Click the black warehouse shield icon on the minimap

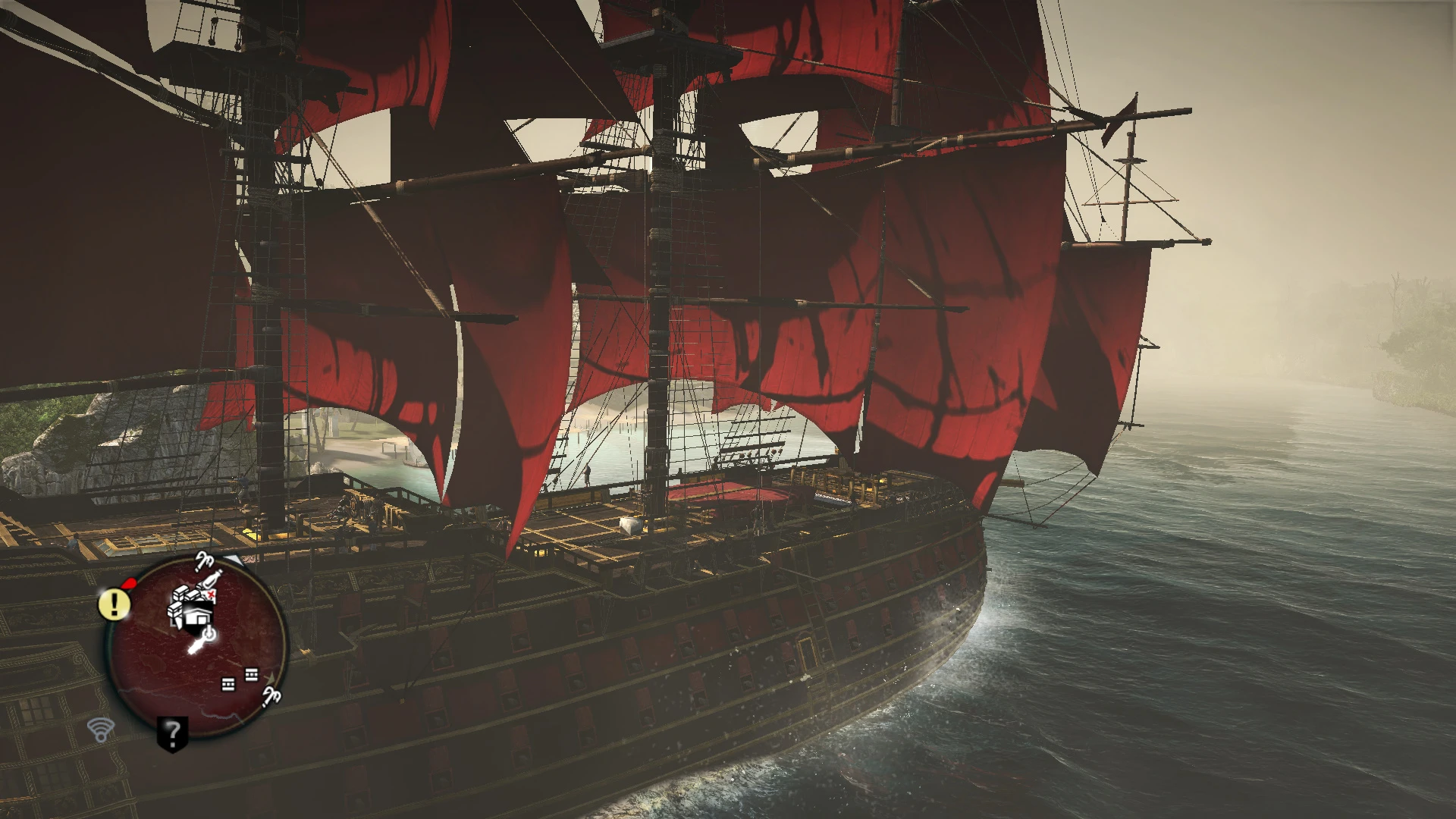click(196, 617)
